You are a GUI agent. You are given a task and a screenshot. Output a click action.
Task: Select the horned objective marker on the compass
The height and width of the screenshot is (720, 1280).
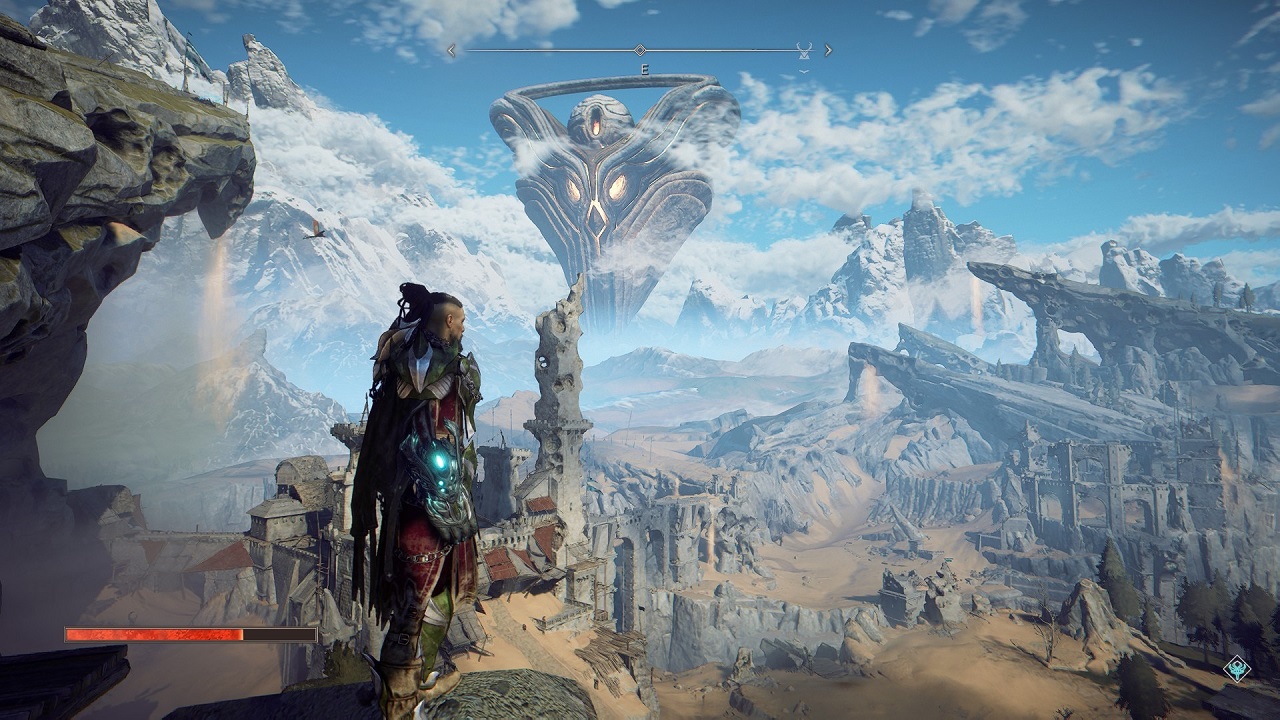coord(804,50)
